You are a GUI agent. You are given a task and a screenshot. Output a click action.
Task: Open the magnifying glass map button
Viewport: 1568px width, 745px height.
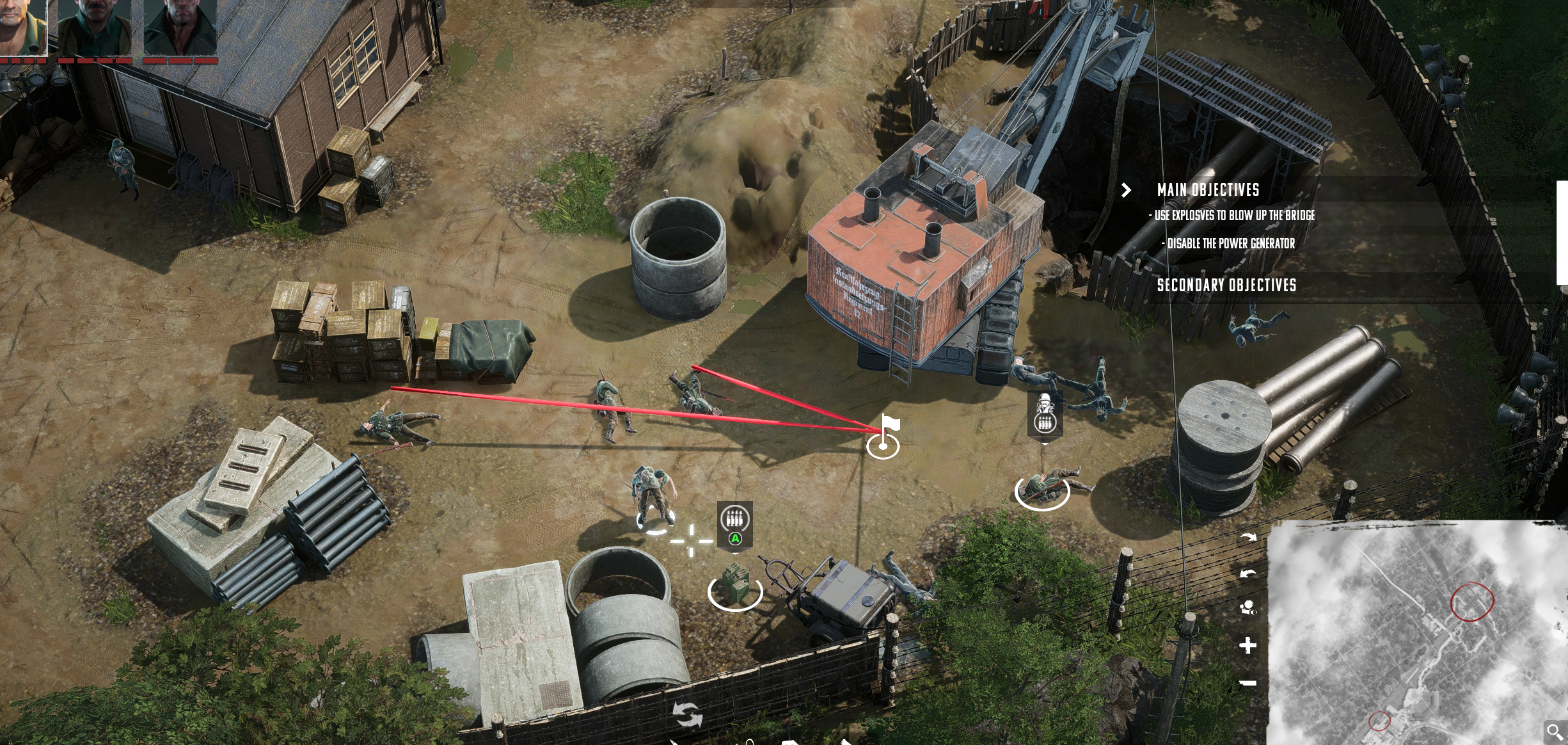1555,732
